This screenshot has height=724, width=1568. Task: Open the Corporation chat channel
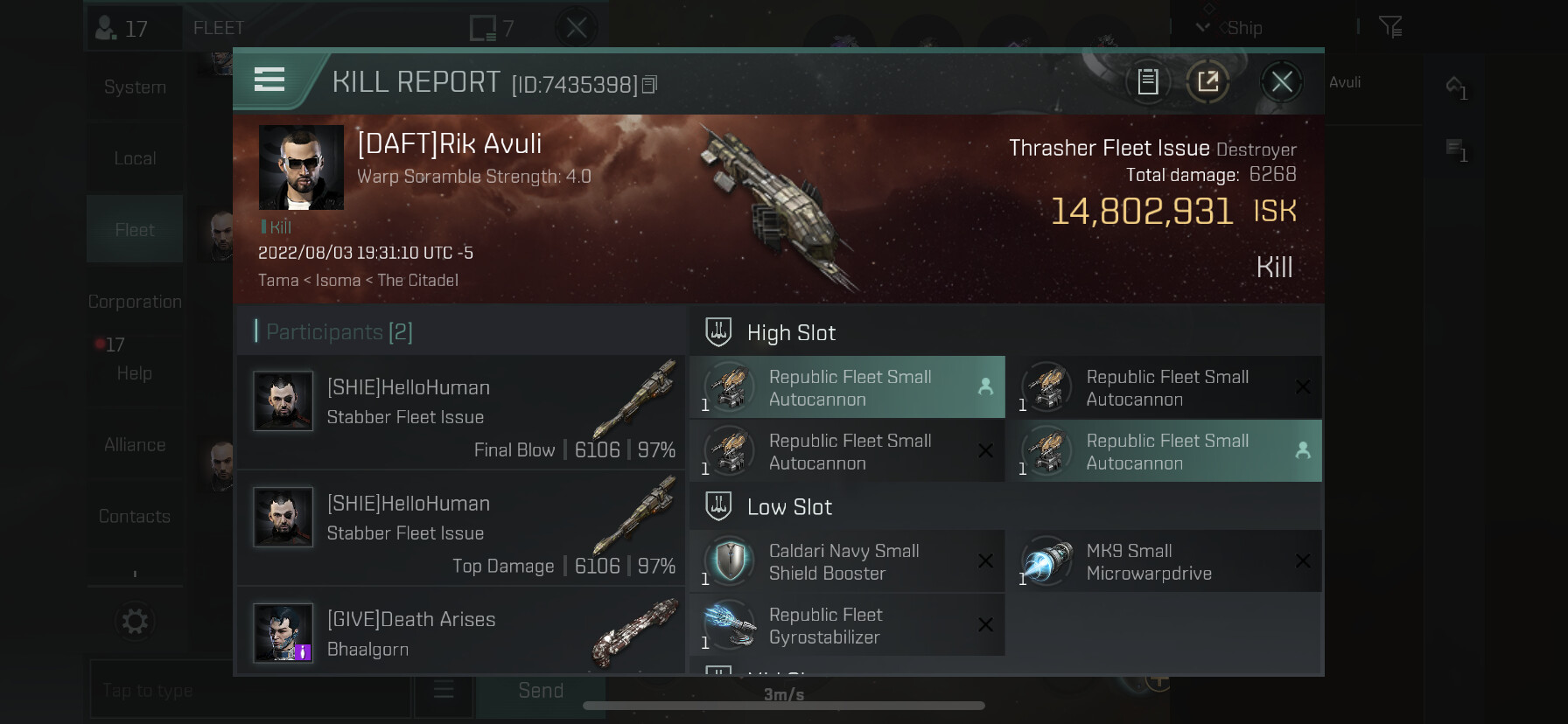coord(135,302)
